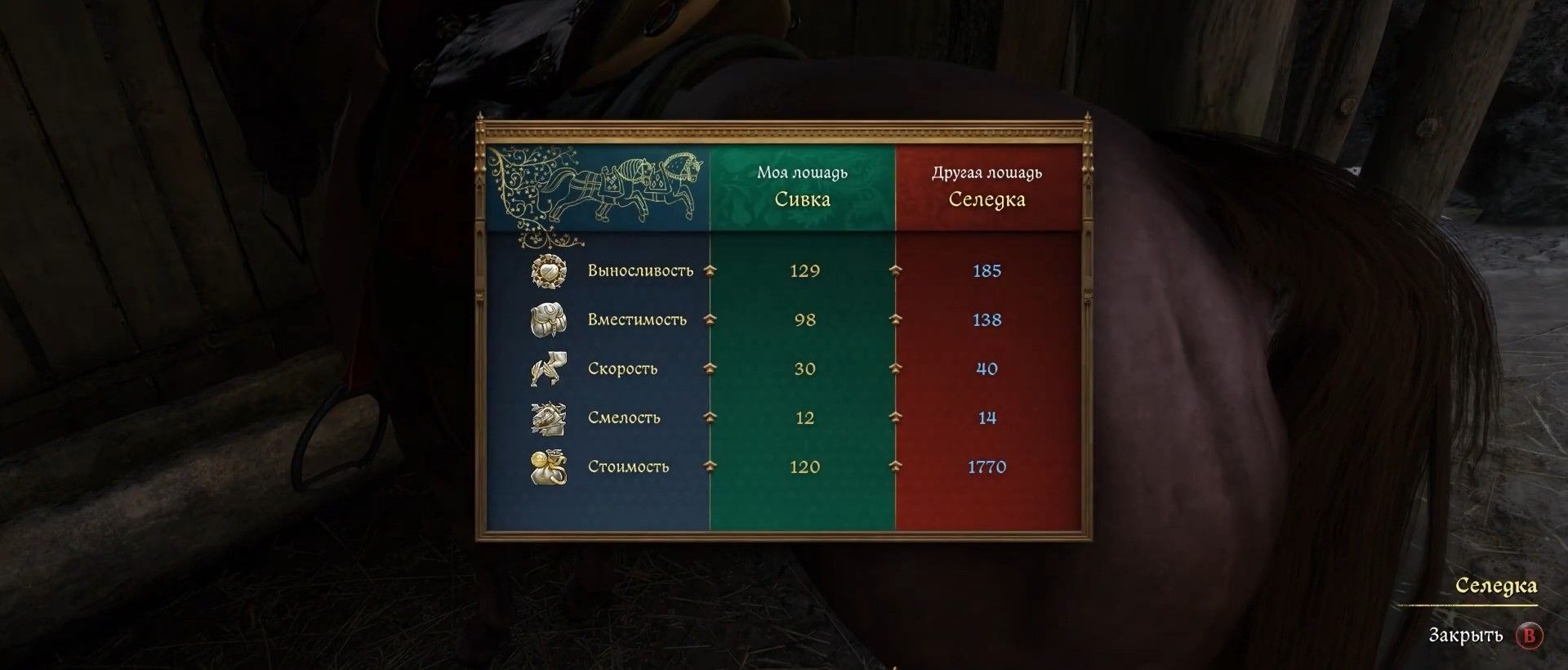Select the Стоимость coin icon

547,467
